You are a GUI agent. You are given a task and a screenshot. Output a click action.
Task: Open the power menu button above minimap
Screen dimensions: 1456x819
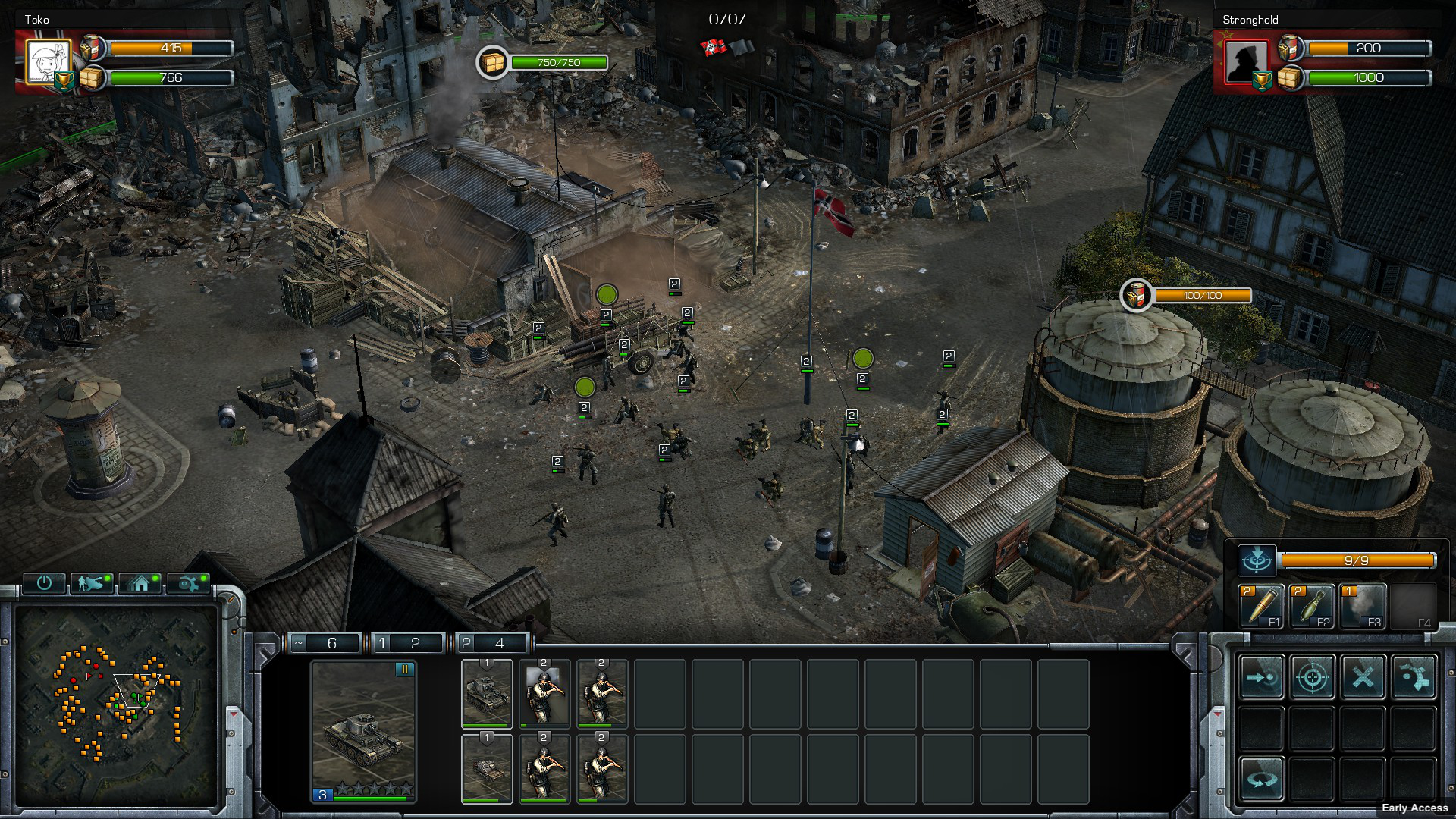tap(44, 582)
